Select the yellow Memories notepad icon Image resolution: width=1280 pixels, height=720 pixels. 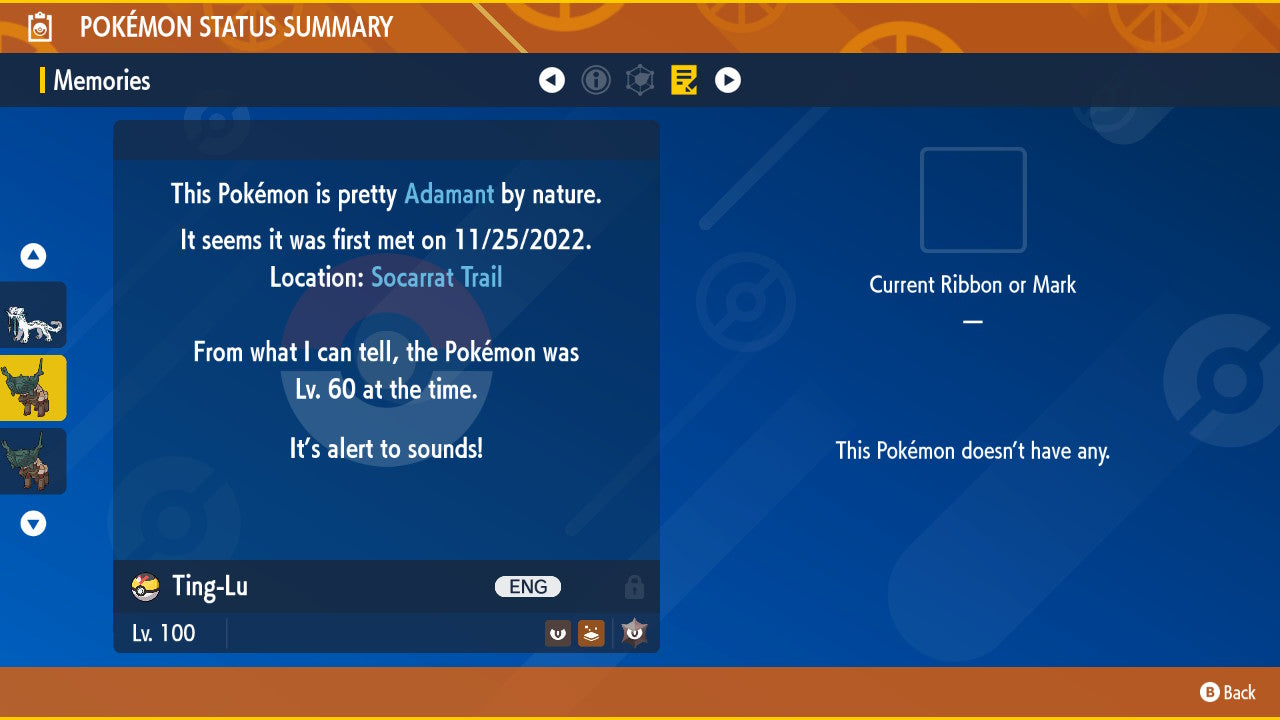(684, 80)
